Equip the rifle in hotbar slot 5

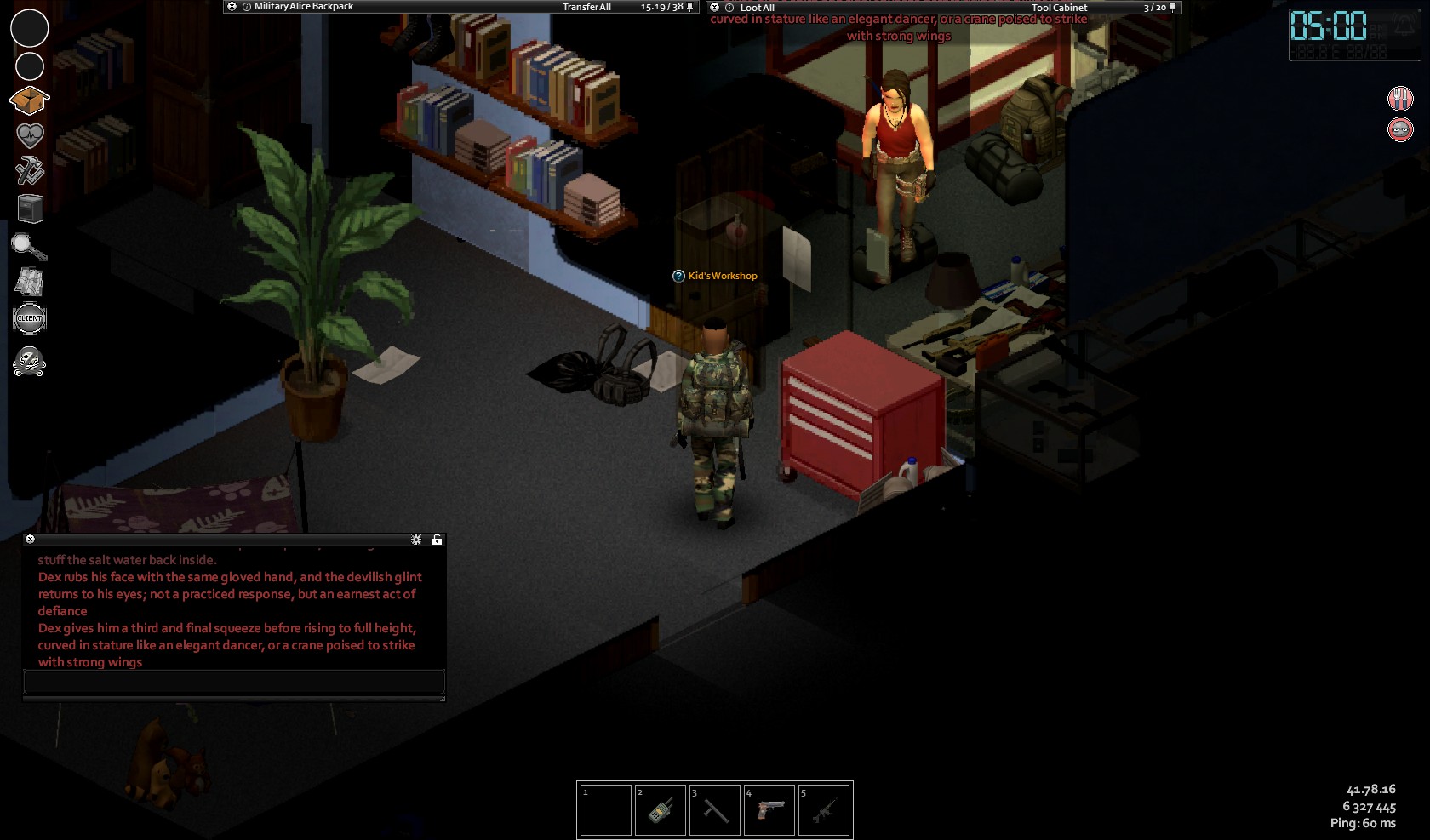(x=824, y=810)
